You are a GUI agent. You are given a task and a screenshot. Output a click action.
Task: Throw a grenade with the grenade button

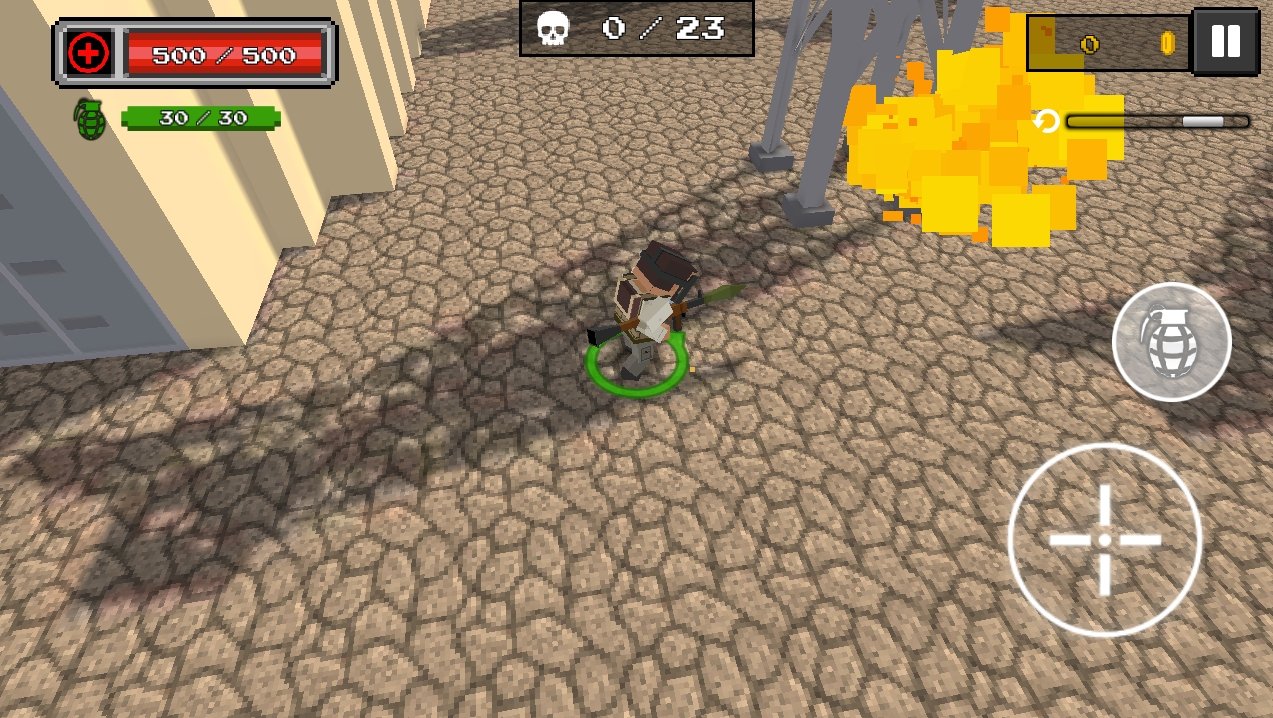tap(1171, 342)
